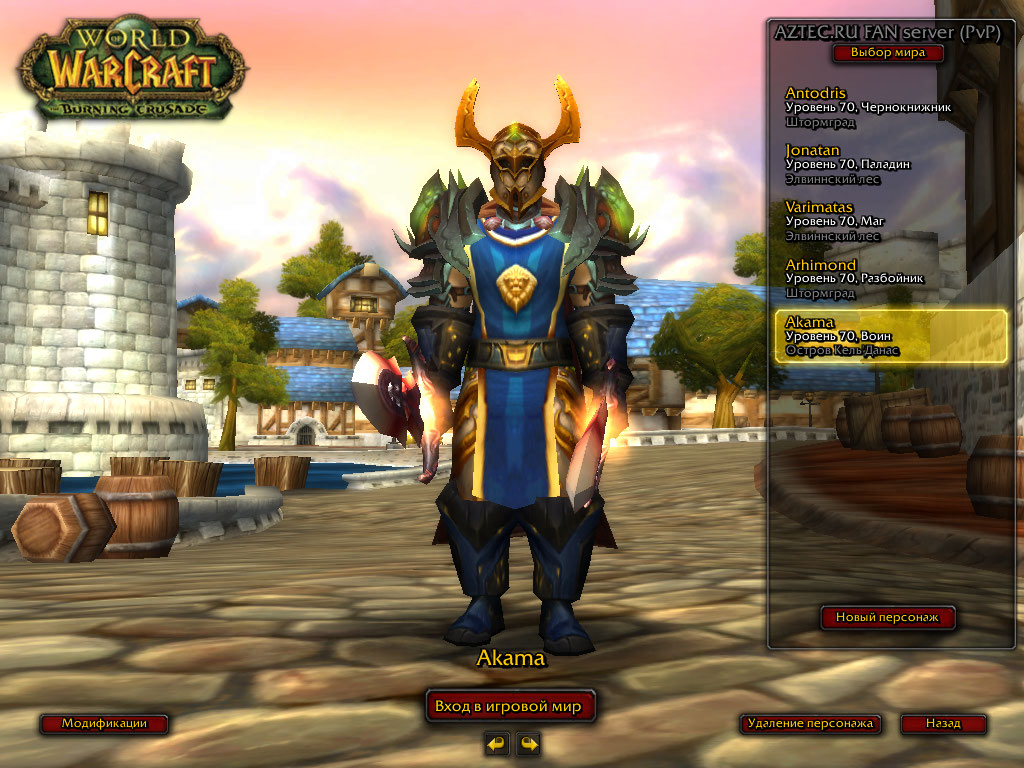Click "Удаление персонажа" to delete character
Screen dimensions: 1024x768
pyautogui.click(x=810, y=723)
